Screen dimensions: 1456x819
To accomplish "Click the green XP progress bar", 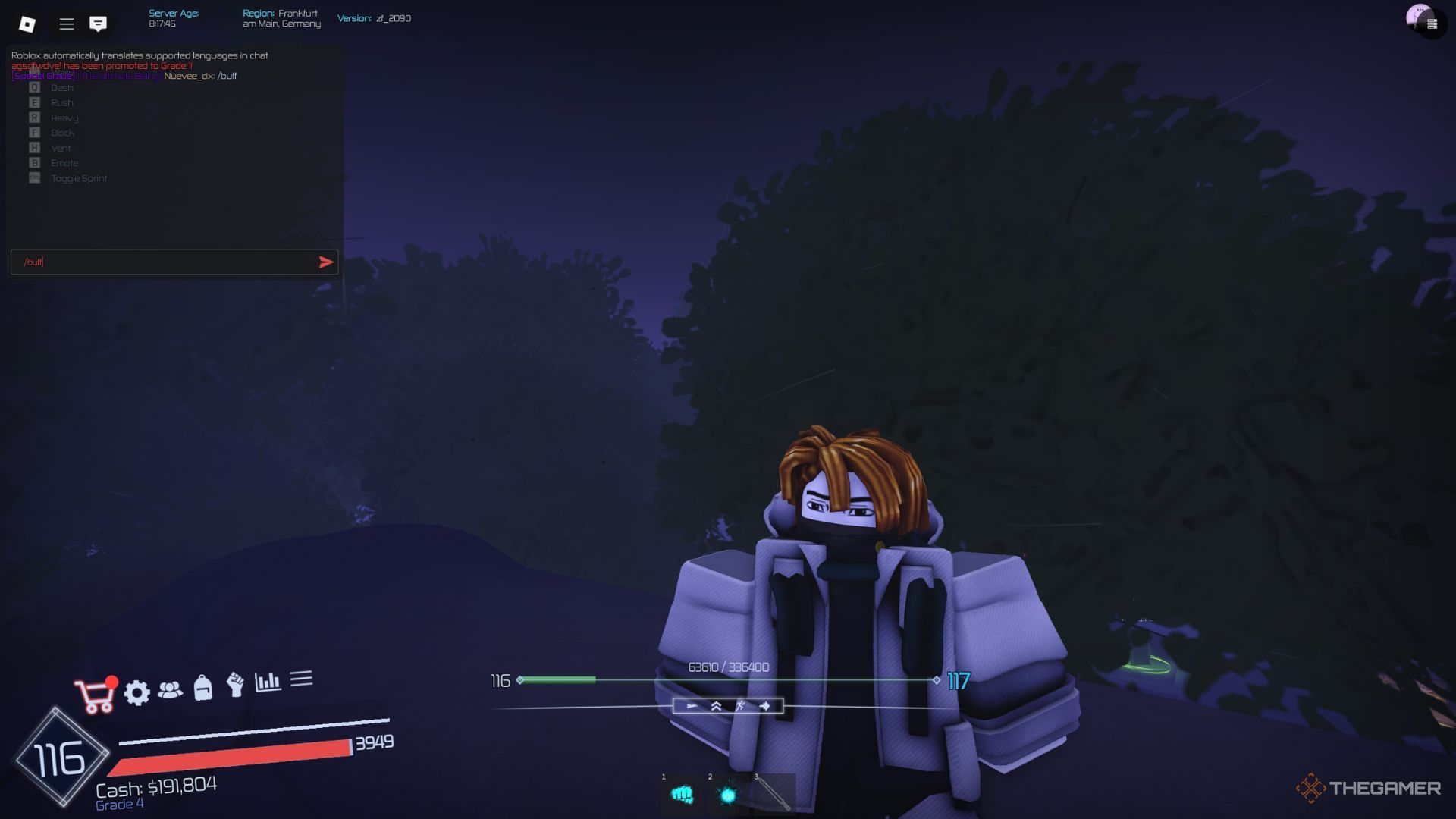I will [557, 680].
